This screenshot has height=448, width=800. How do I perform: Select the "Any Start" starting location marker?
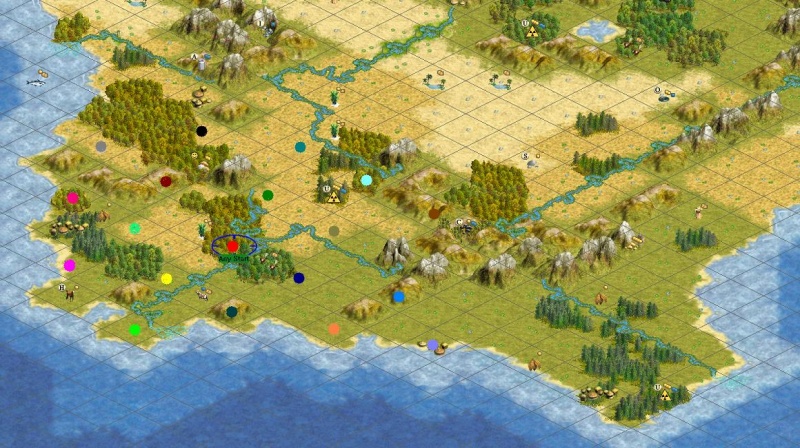pyautogui.click(x=233, y=245)
